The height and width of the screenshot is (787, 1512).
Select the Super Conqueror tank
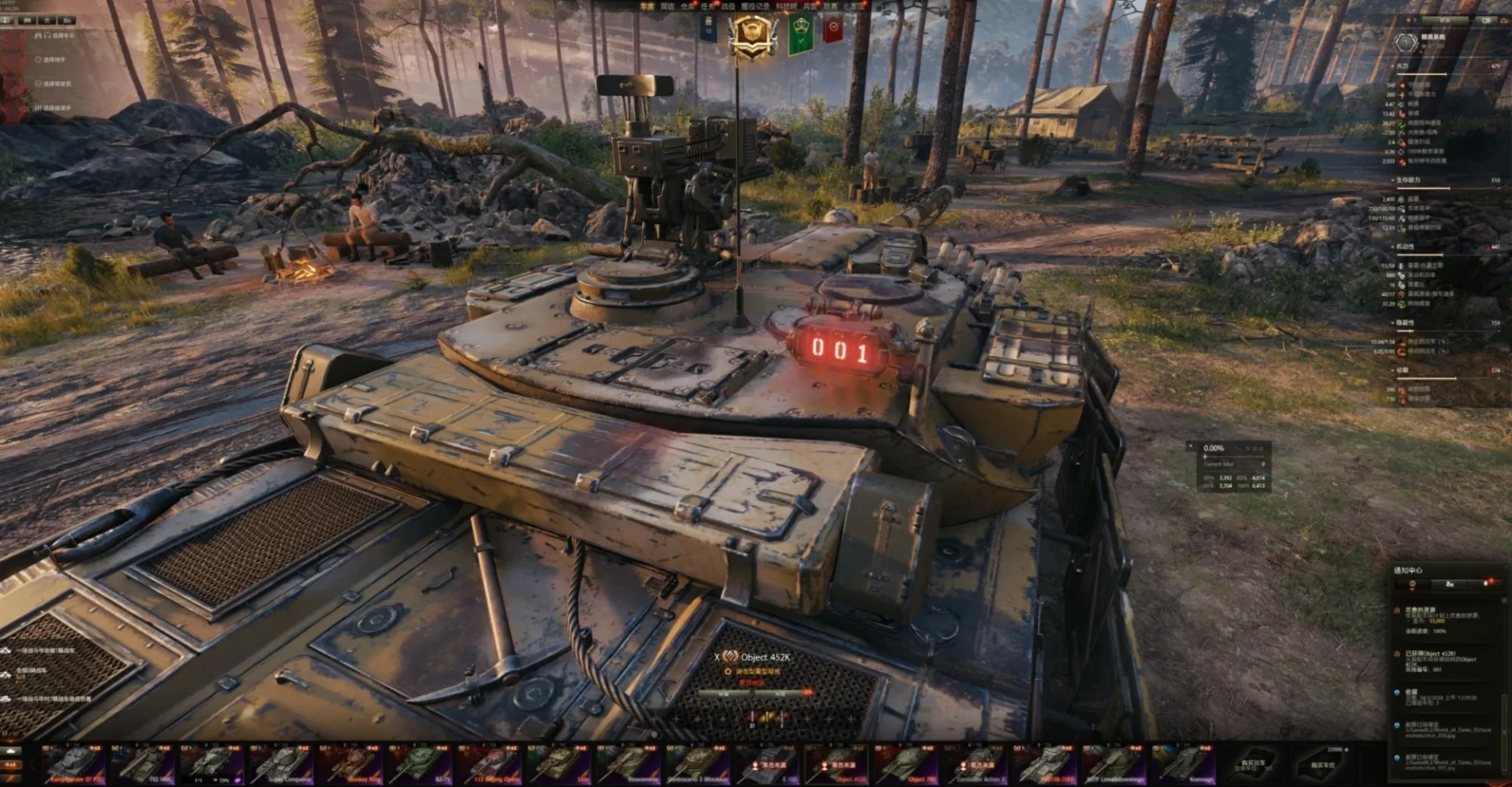[283, 764]
